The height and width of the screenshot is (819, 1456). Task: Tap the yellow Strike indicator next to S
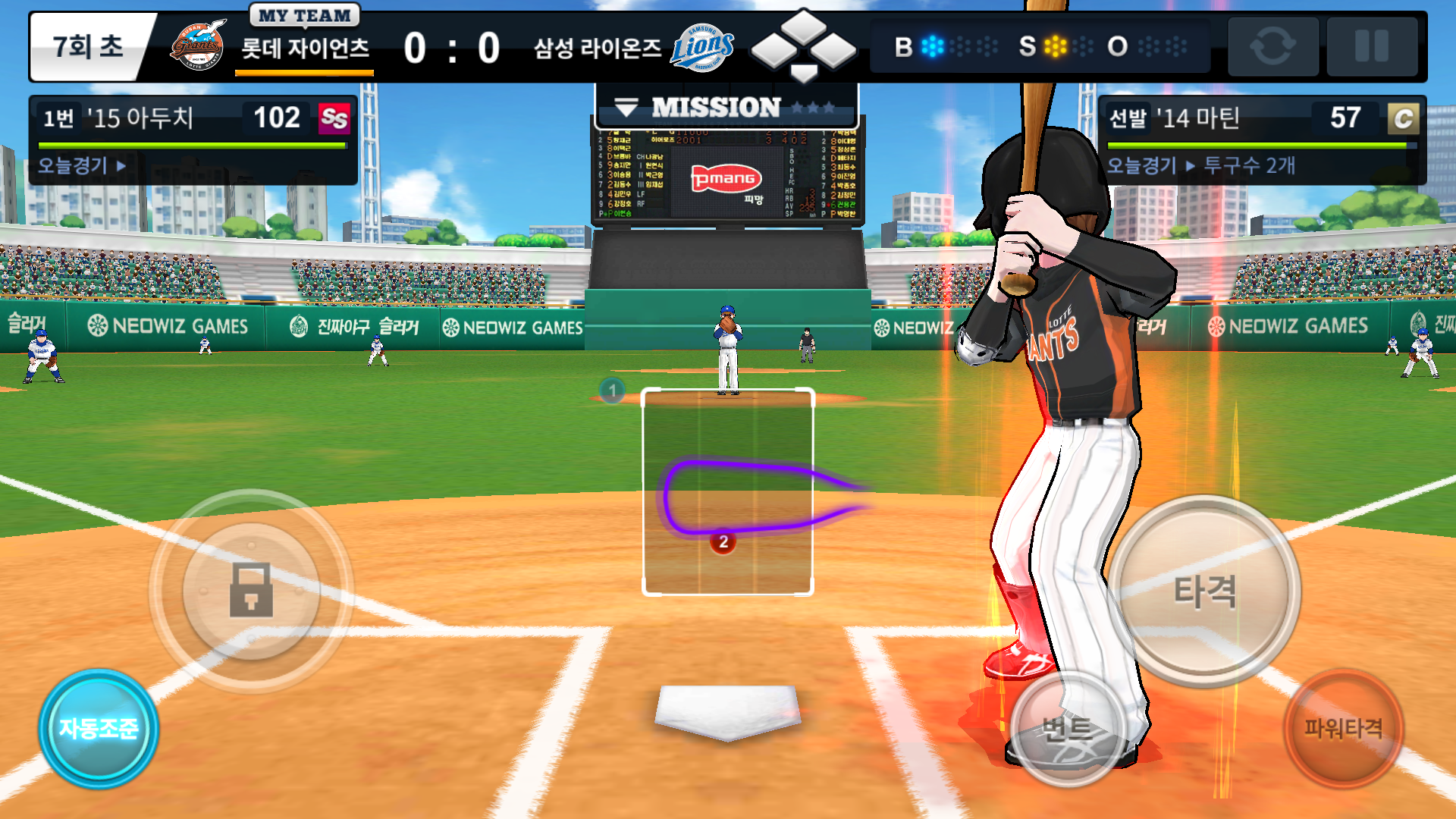pos(1054,47)
